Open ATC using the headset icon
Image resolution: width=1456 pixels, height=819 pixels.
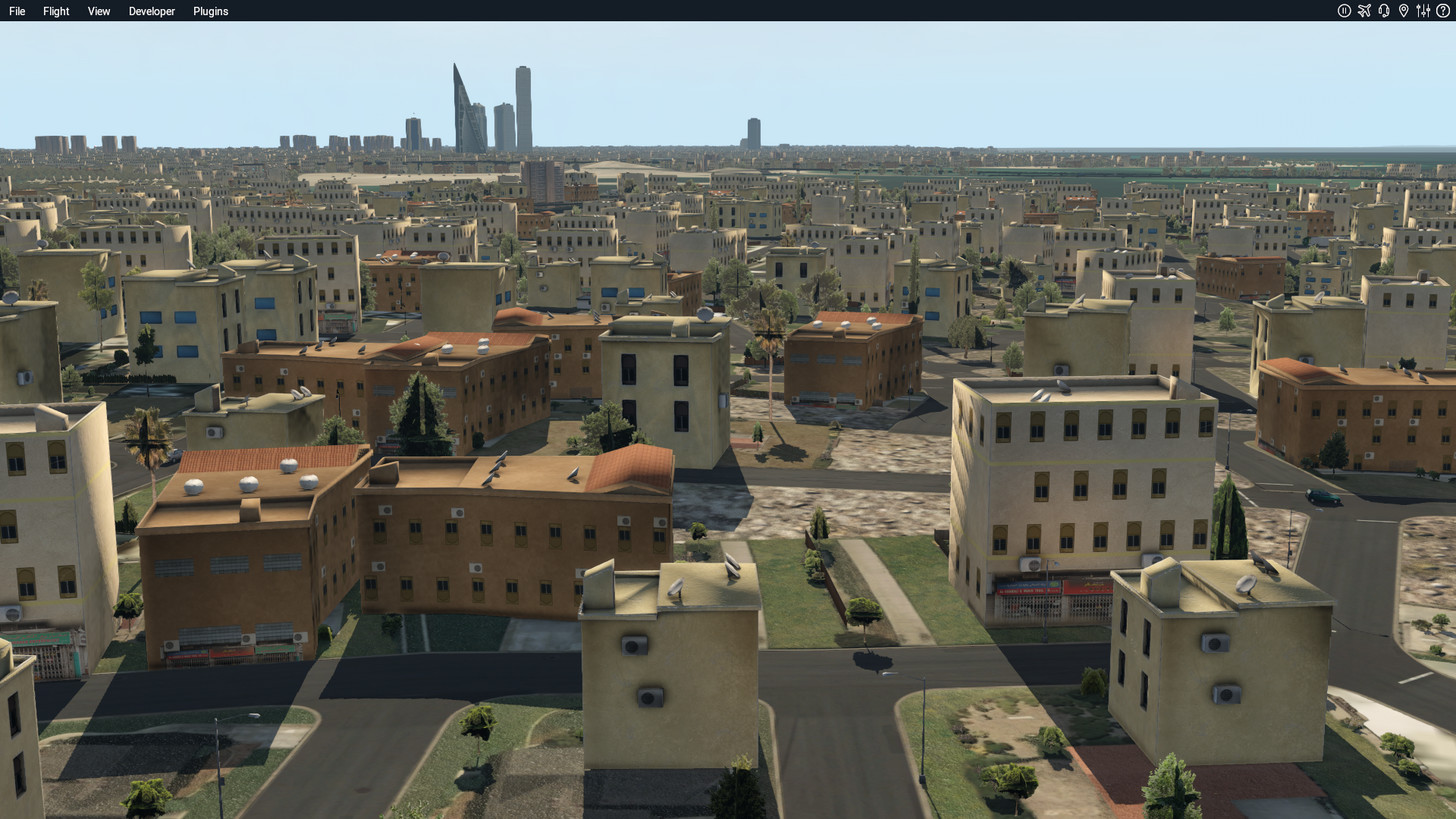(x=1384, y=11)
